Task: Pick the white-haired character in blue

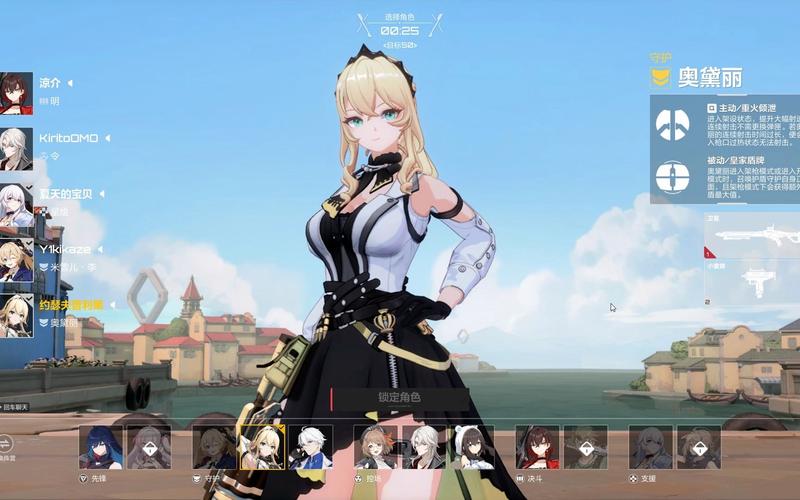Action: coord(310,447)
